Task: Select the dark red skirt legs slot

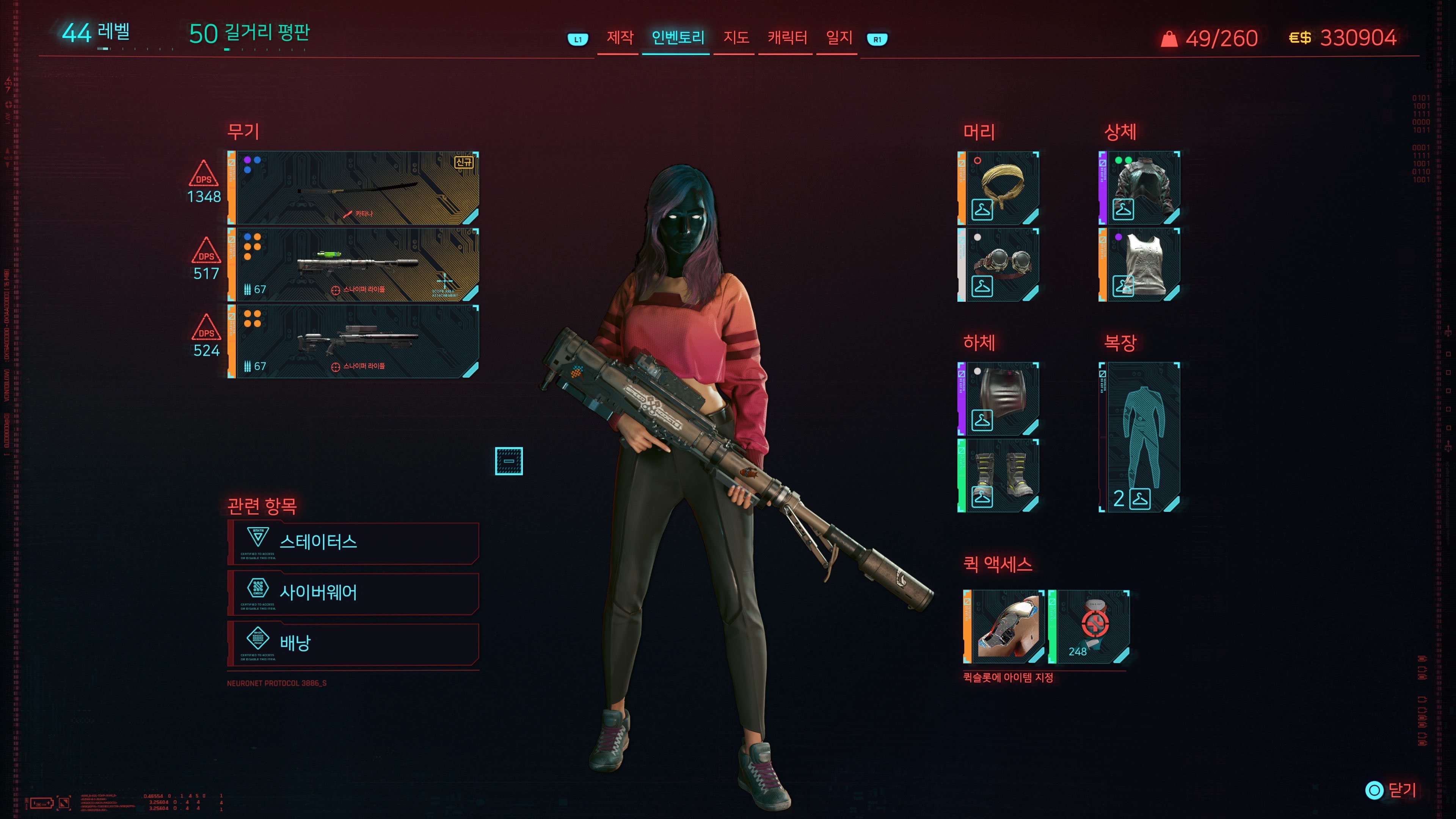Action: pos(999,399)
